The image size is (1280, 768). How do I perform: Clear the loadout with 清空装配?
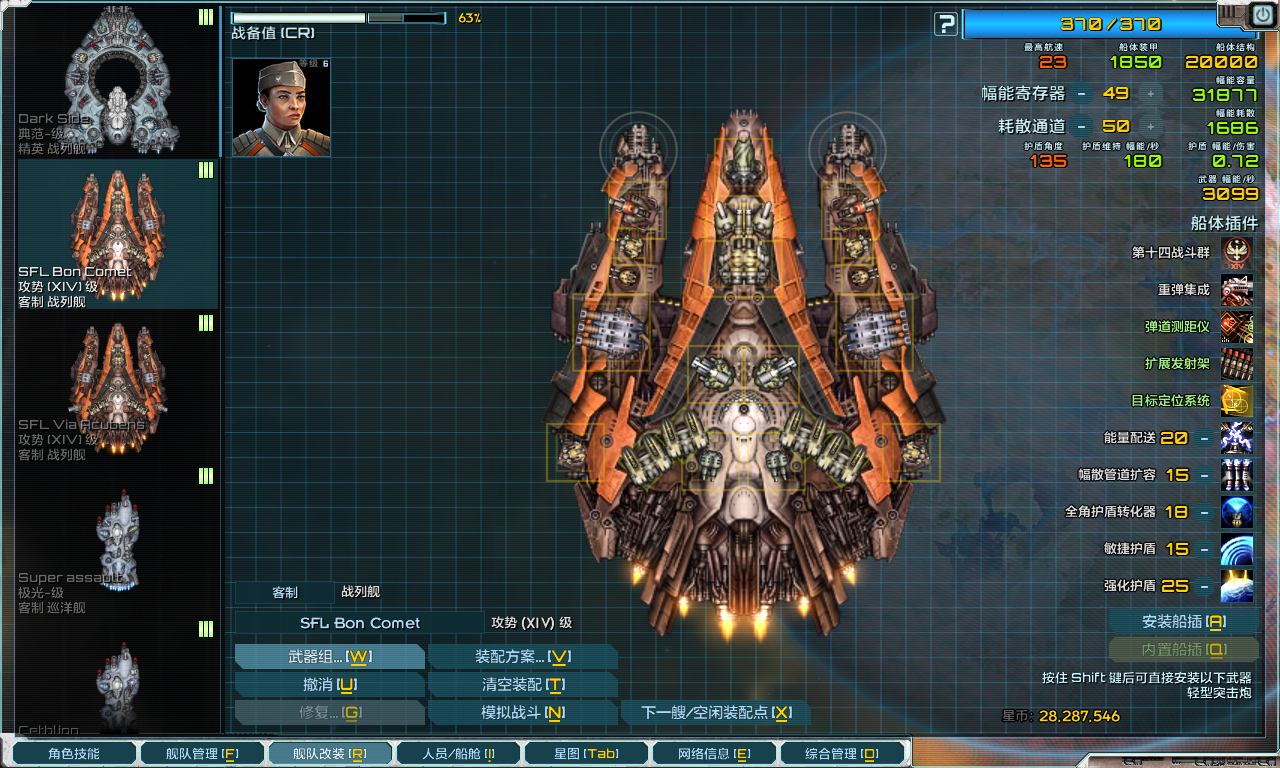(x=522, y=685)
